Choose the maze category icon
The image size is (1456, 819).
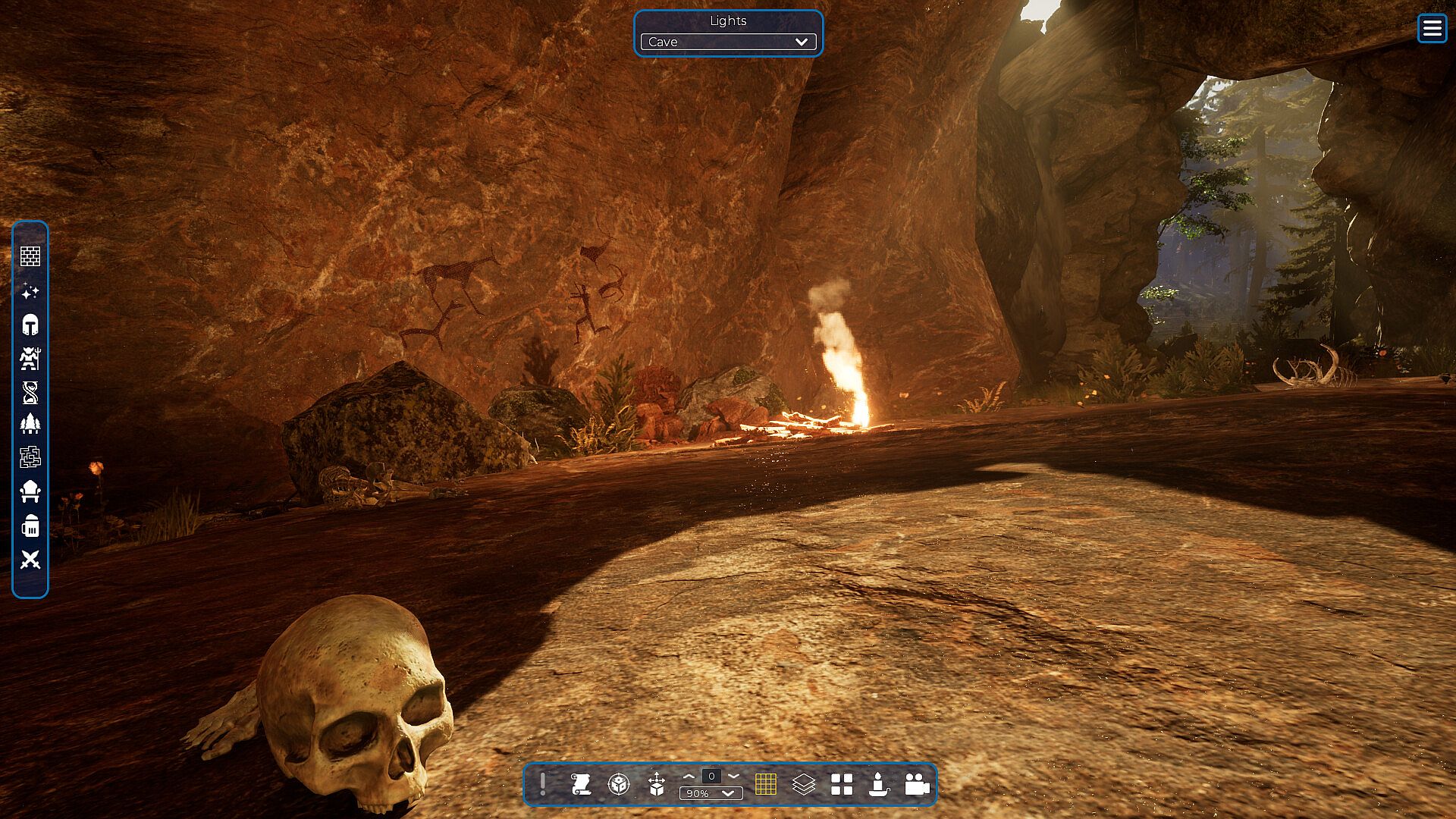(x=30, y=457)
